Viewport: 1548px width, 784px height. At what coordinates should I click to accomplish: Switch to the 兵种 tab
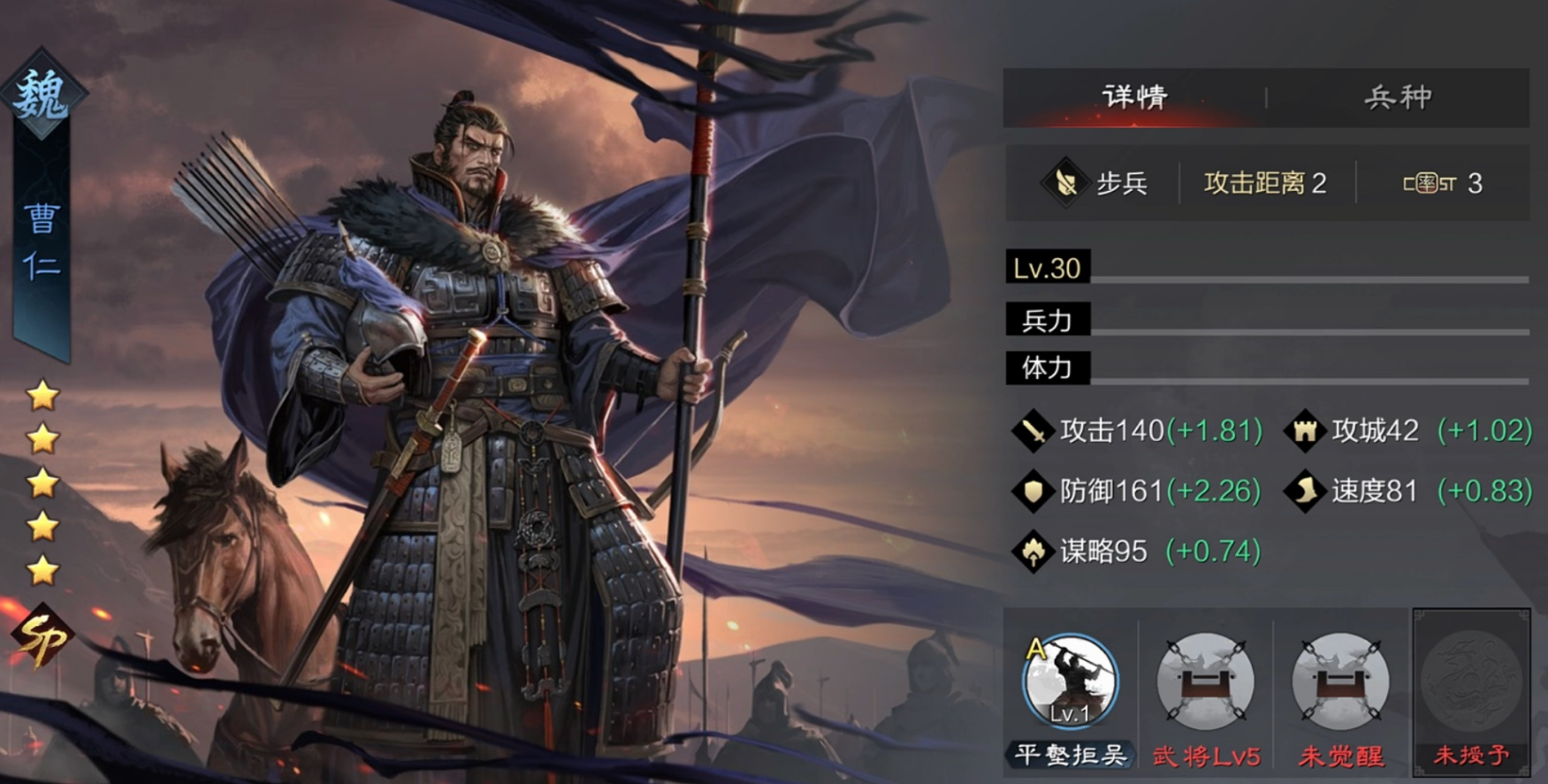pyautogui.click(x=1399, y=97)
